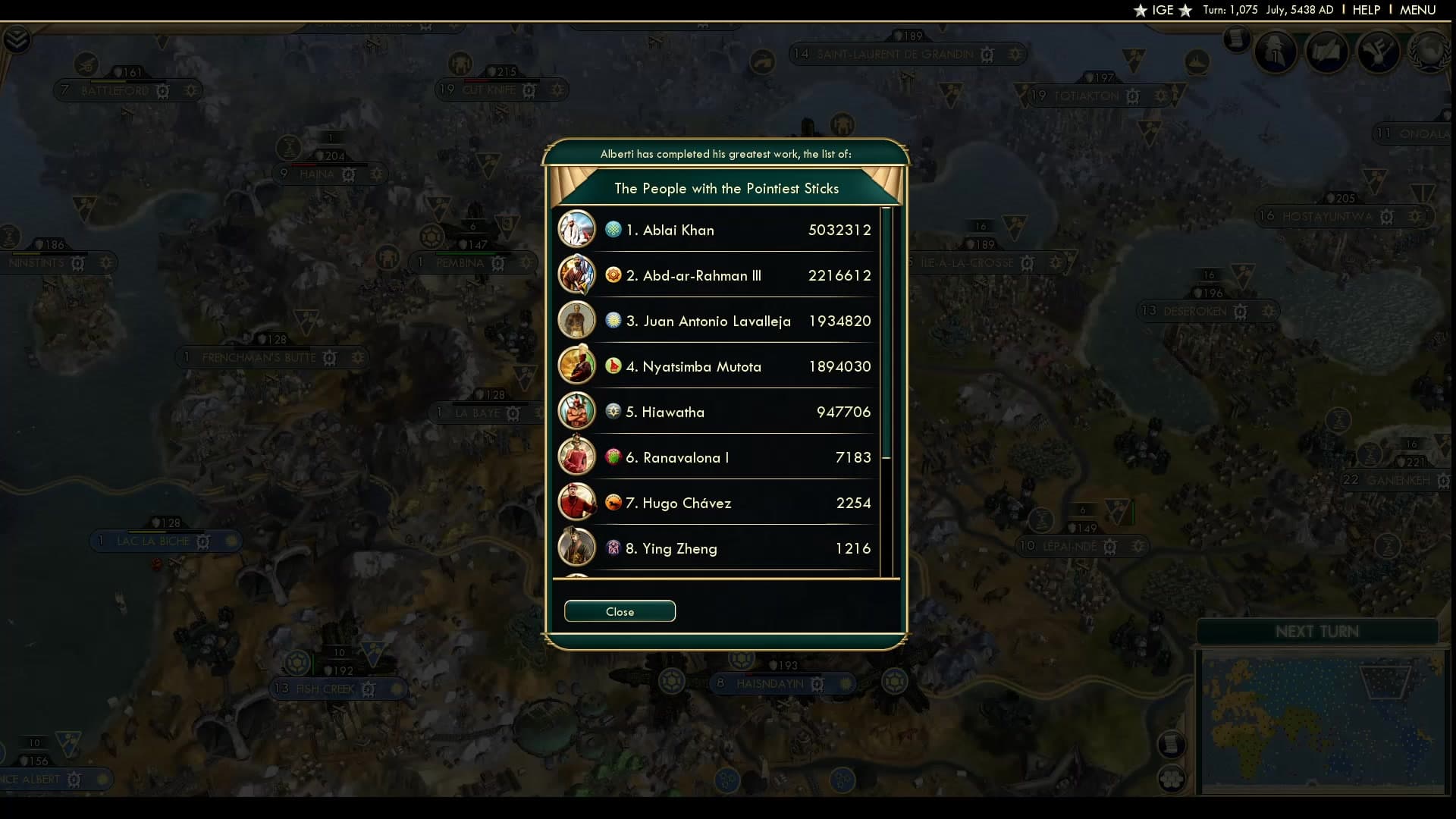
Task: Select Hugo Chávez's leader portrait
Action: tap(577, 502)
